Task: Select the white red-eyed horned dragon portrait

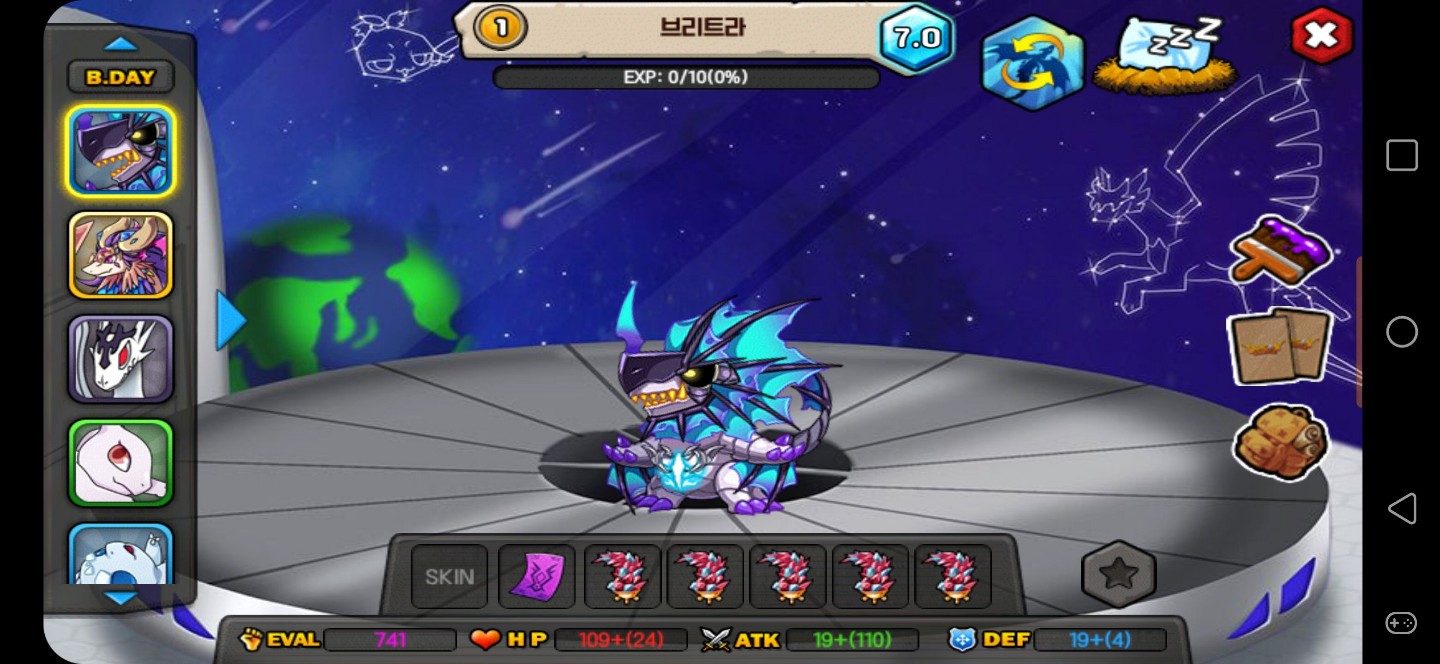Action: click(121, 359)
